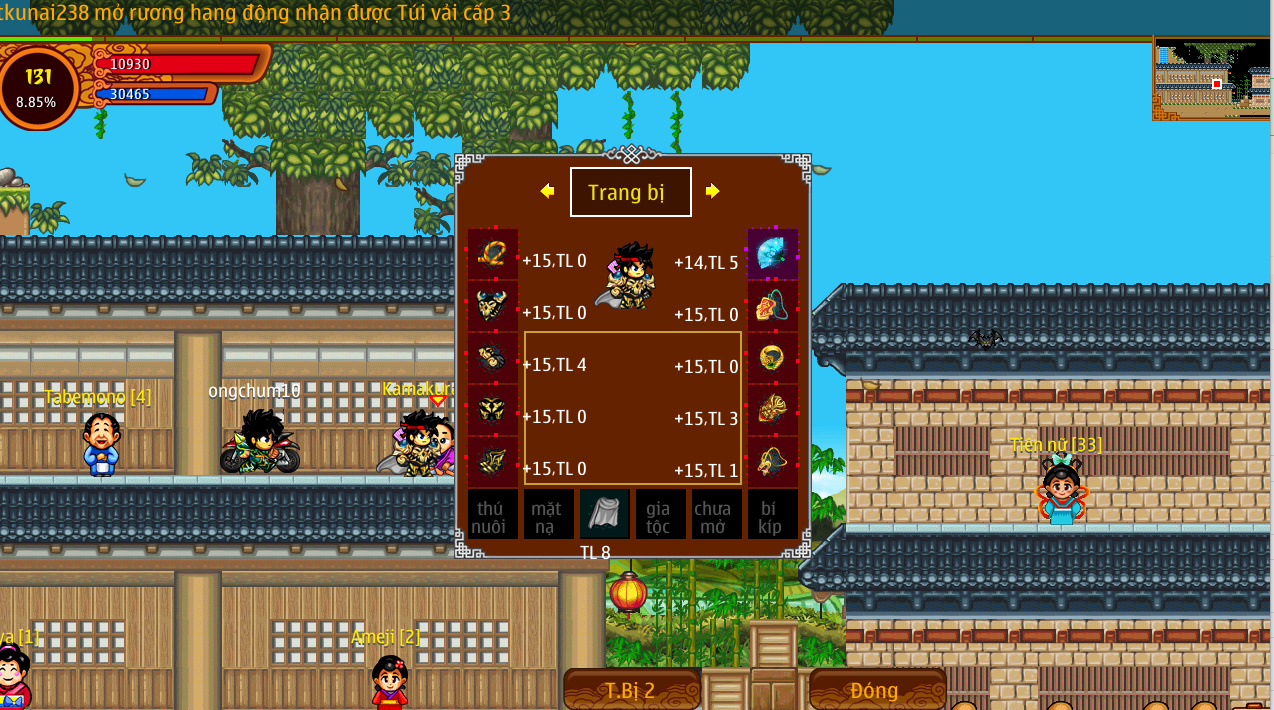
Task: Select the golden rope belt equipment slot
Action: click(x=493, y=254)
